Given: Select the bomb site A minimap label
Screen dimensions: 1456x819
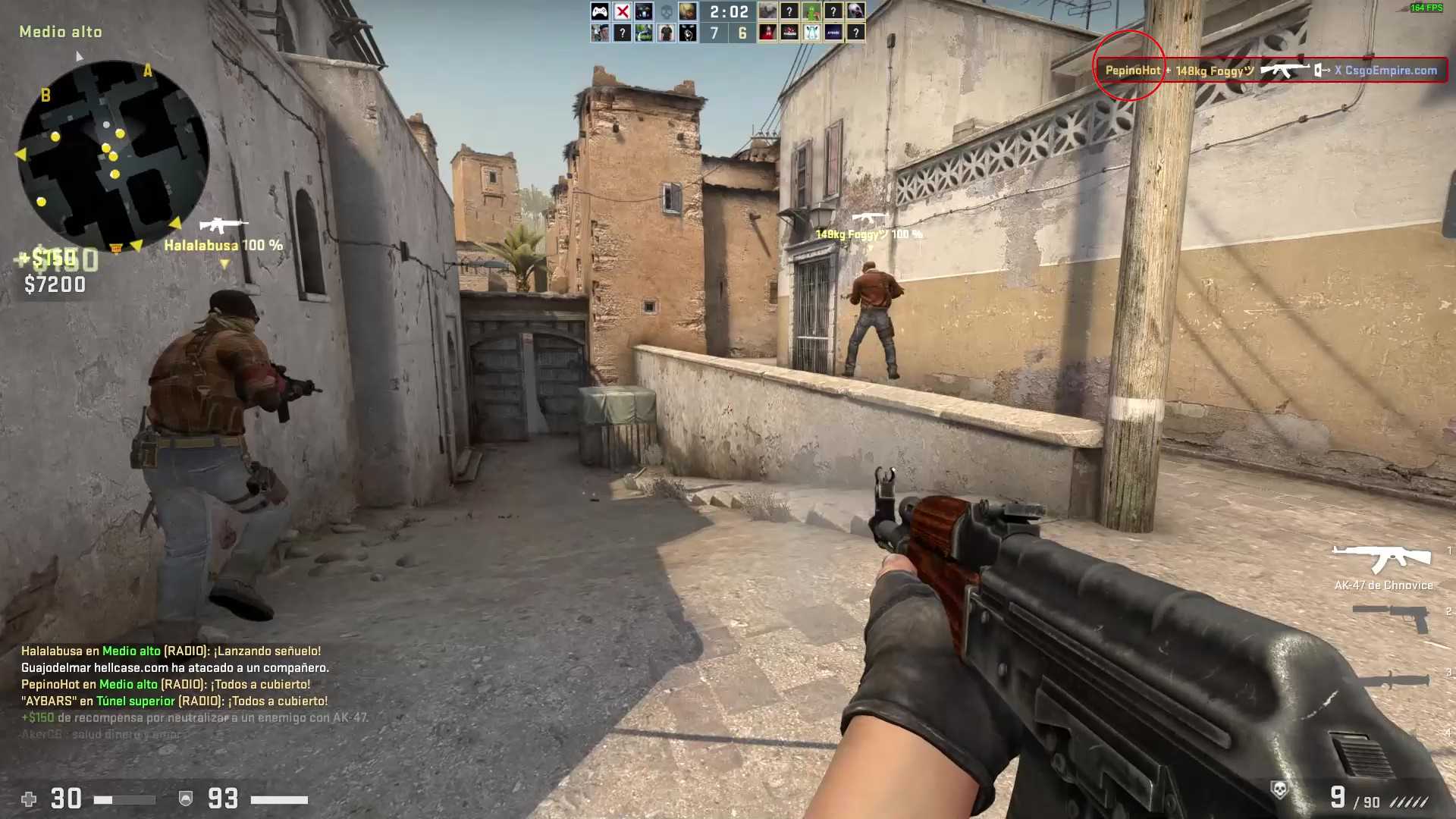Looking at the screenshot, I should point(148,71).
